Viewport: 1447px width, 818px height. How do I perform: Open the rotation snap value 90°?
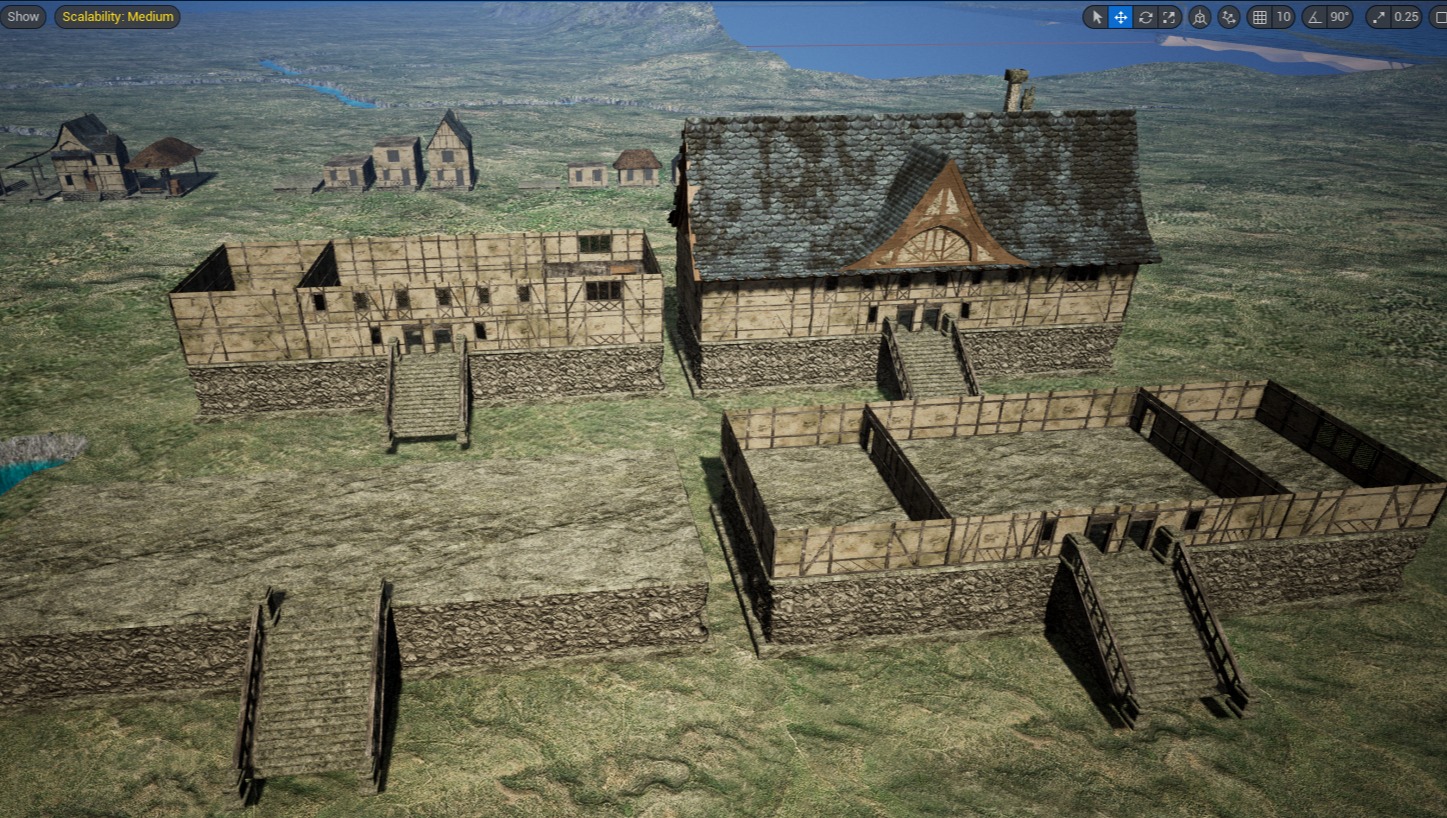1340,17
